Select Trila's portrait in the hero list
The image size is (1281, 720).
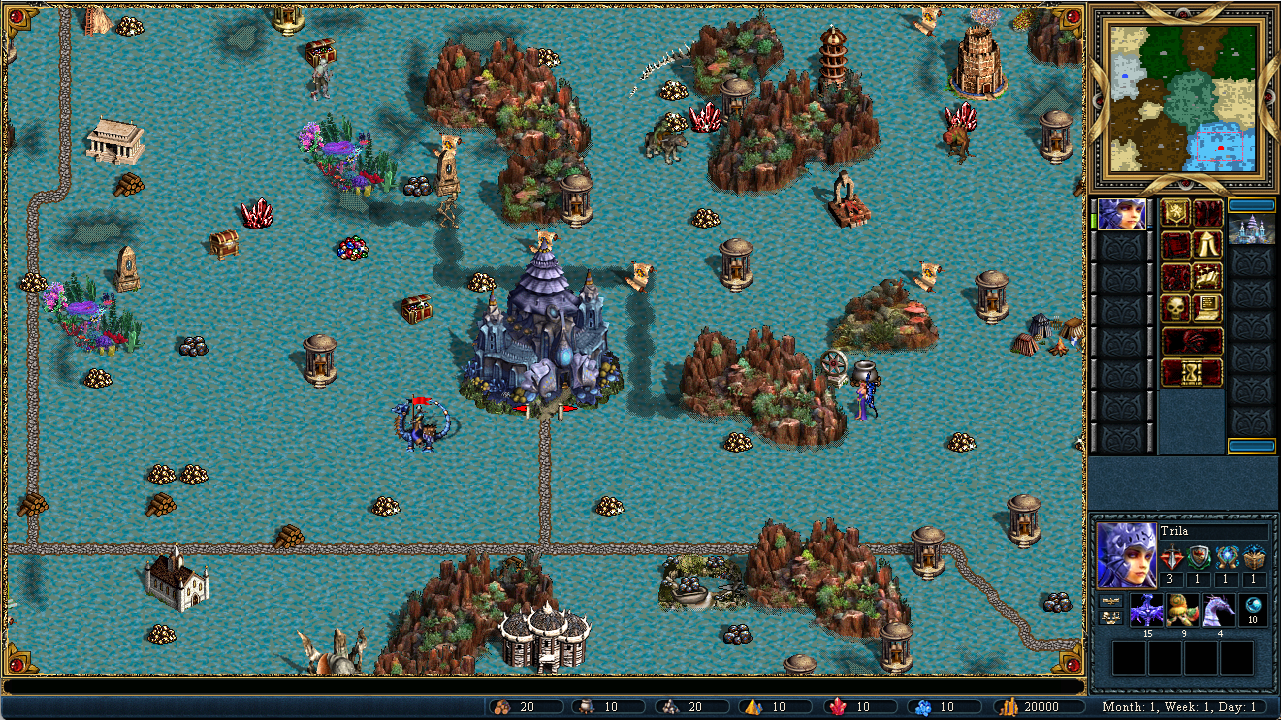click(1122, 214)
